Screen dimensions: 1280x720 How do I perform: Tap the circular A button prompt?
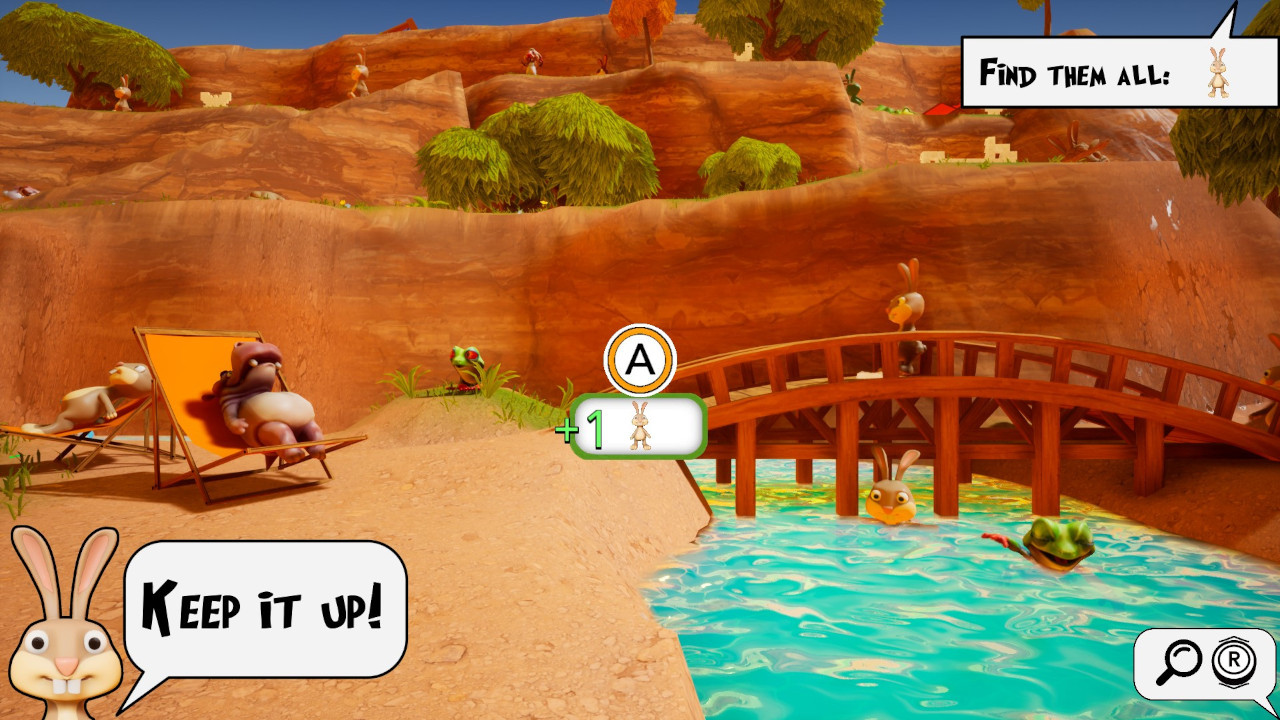[641, 358]
